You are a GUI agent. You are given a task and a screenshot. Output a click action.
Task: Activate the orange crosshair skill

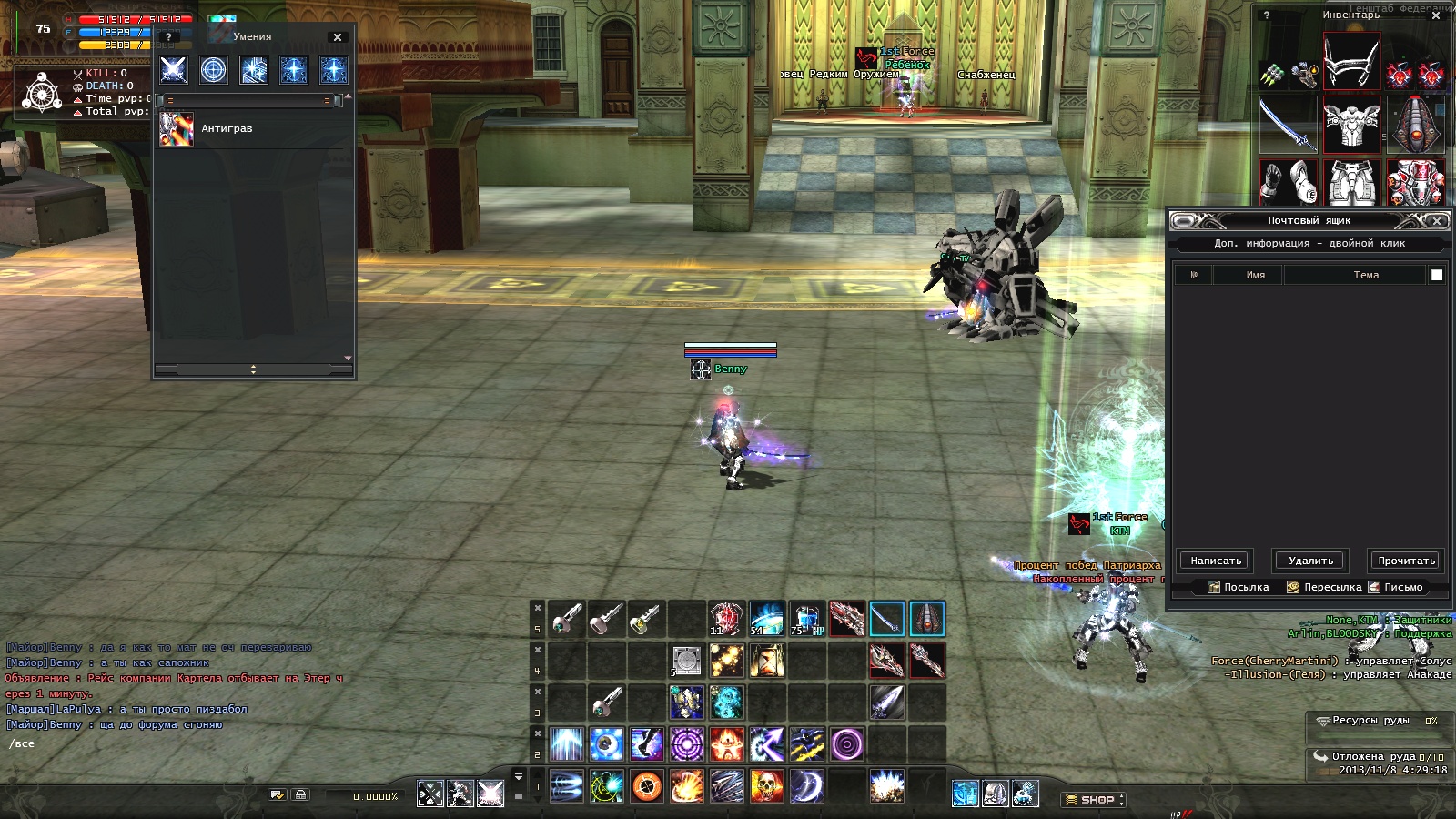(647, 785)
